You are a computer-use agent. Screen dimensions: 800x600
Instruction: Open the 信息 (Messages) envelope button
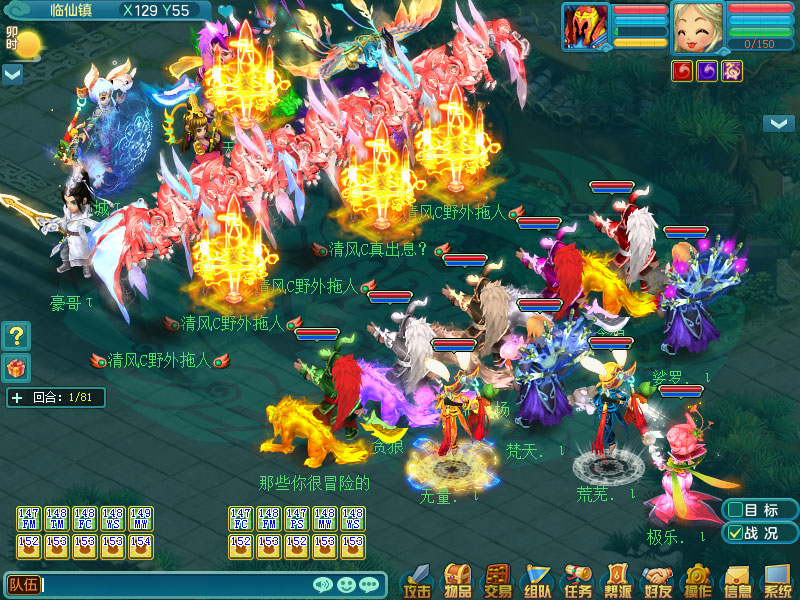coord(737,579)
